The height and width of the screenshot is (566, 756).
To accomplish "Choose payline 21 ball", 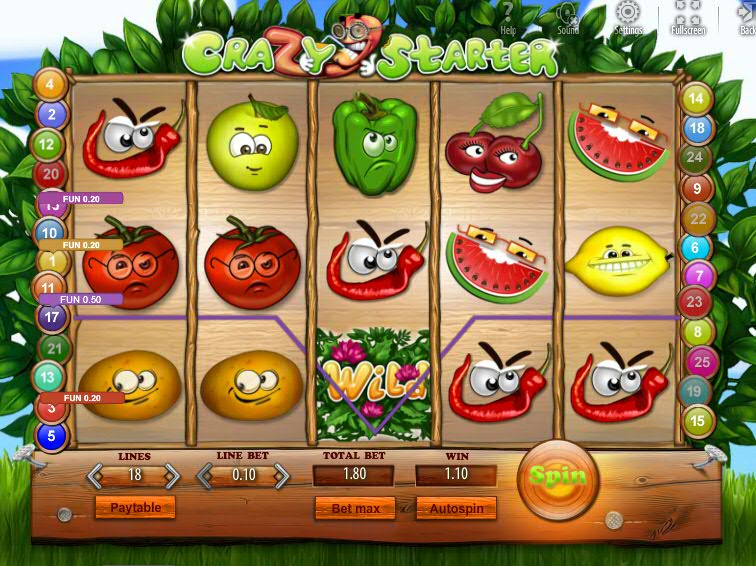I will click(54, 348).
